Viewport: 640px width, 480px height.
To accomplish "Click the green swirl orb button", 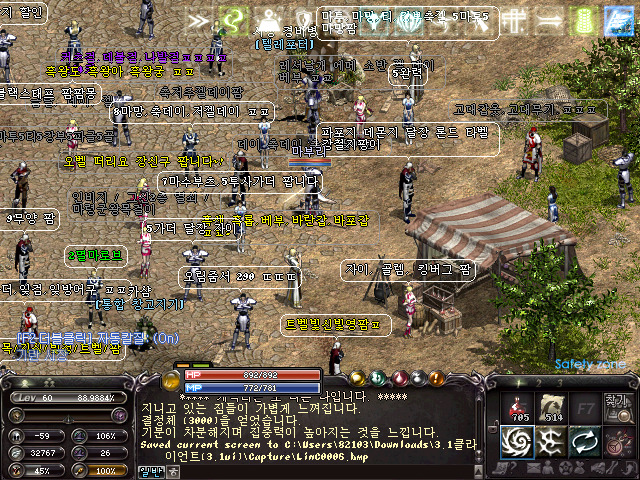I will point(380,378).
